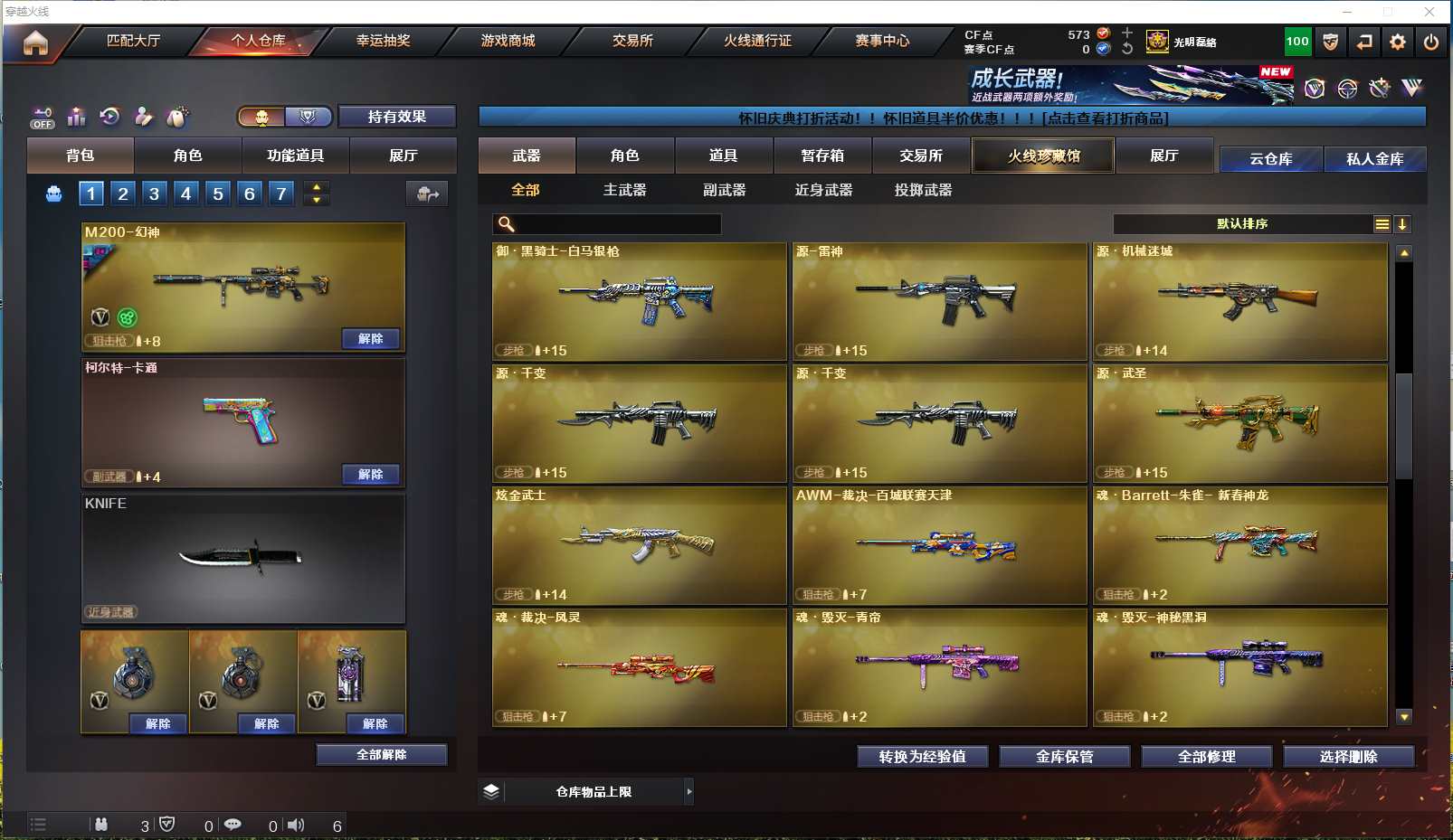This screenshot has width=1453, height=840.
Task: Select the 源-雷神 rifle tile
Action: 939,301
